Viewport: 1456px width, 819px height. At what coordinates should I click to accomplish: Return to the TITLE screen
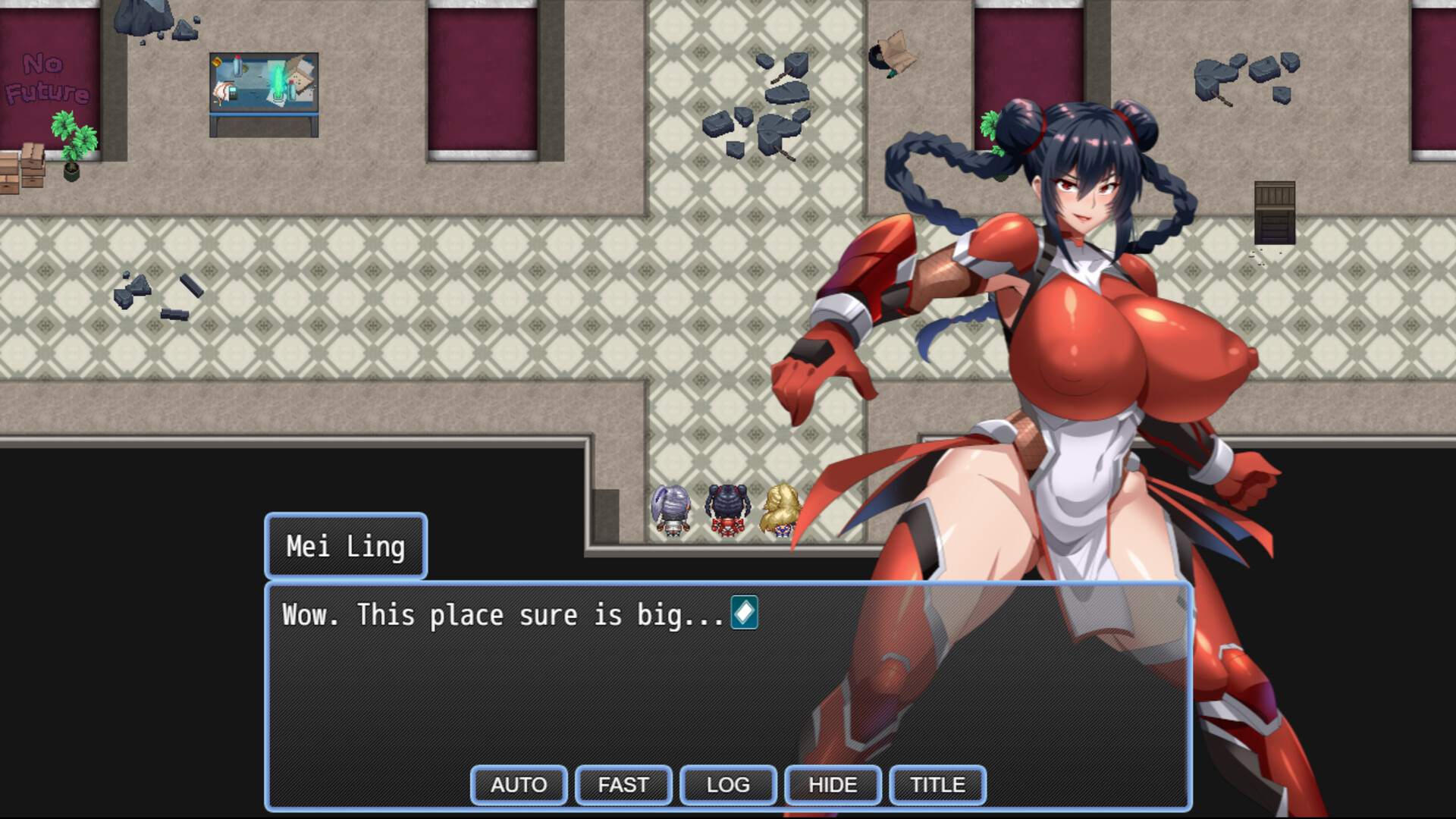937,785
